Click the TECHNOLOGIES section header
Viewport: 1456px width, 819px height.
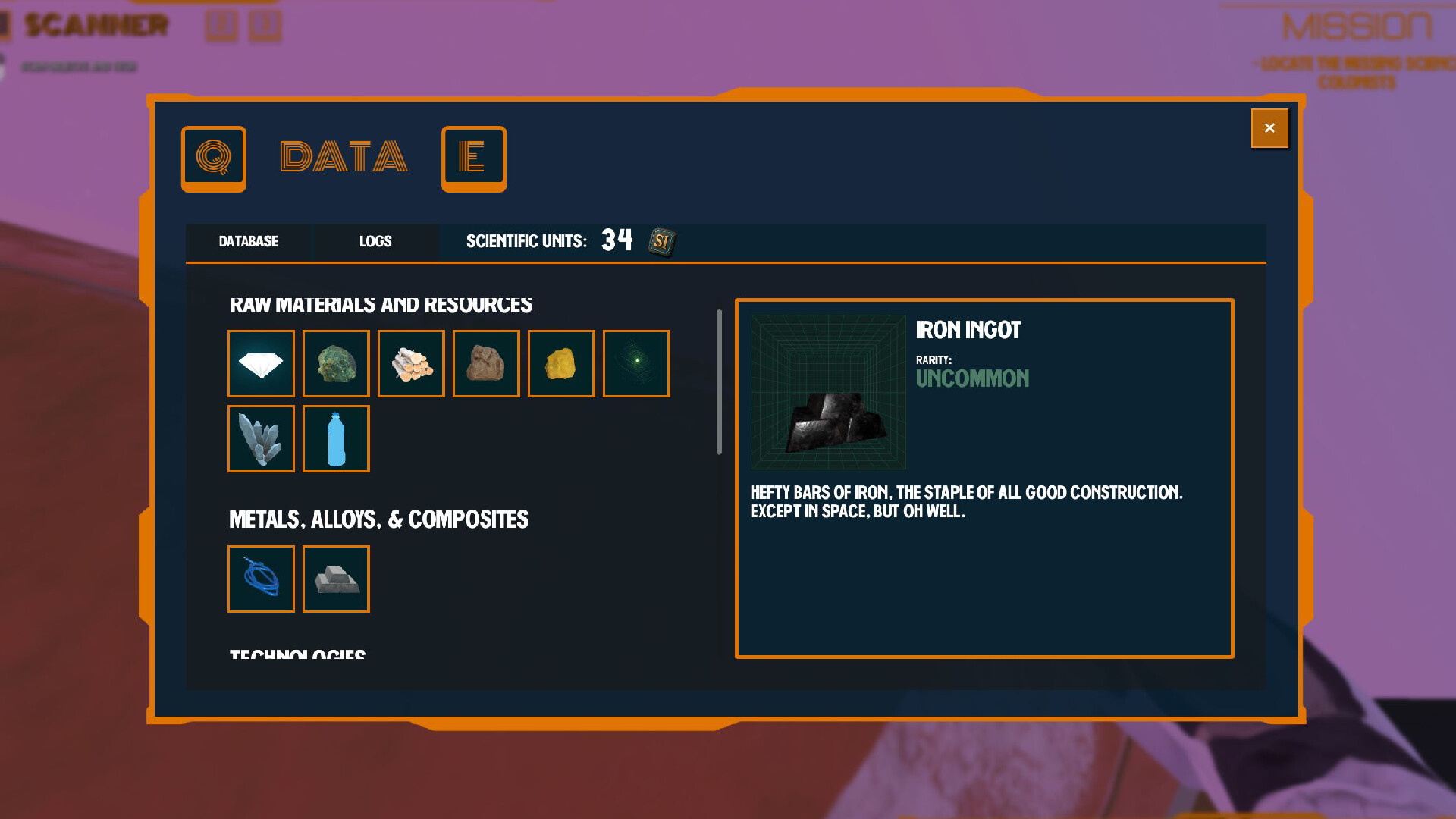(x=297, y=654)
